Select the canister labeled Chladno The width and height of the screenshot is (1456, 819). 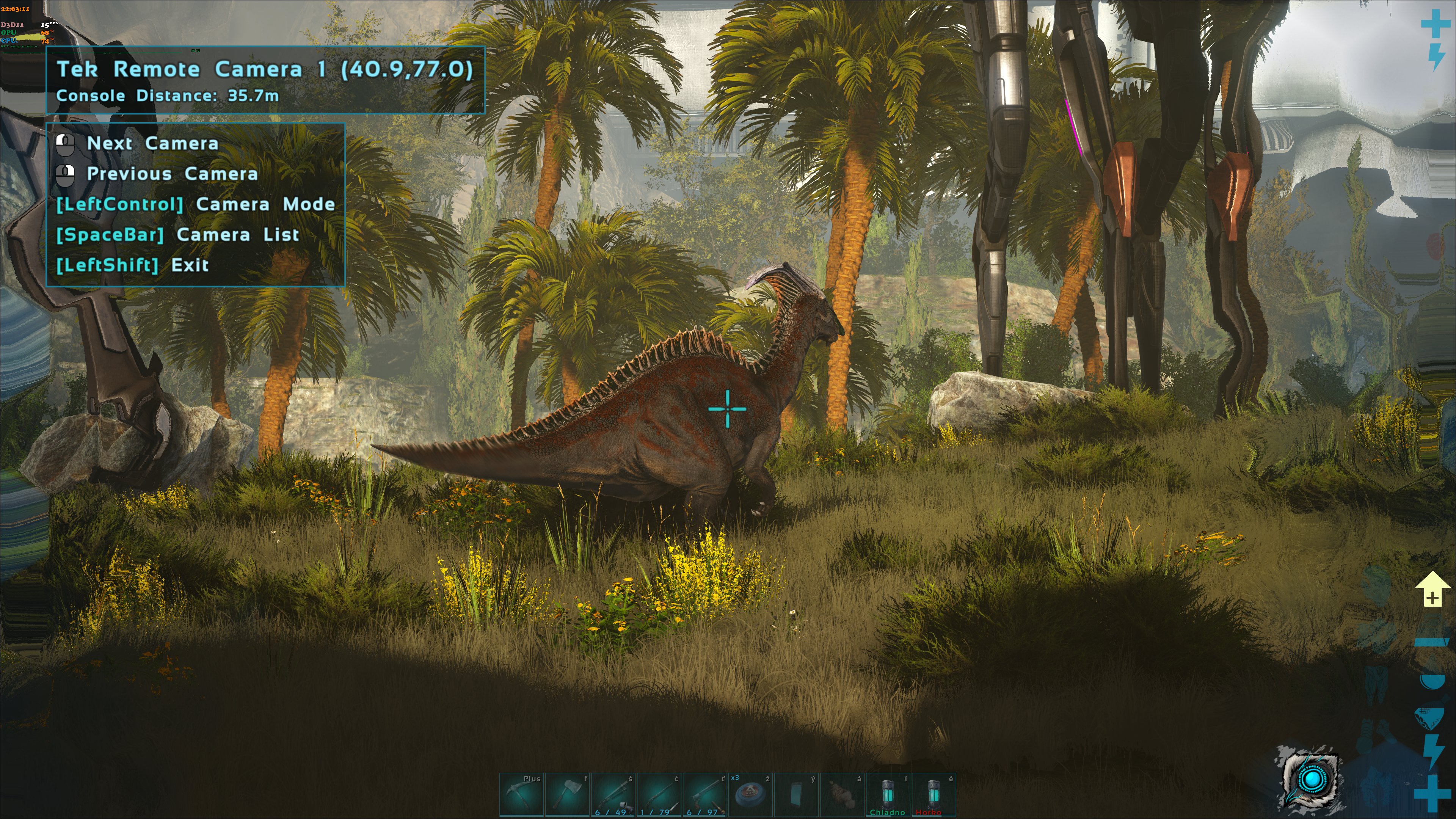888,795
